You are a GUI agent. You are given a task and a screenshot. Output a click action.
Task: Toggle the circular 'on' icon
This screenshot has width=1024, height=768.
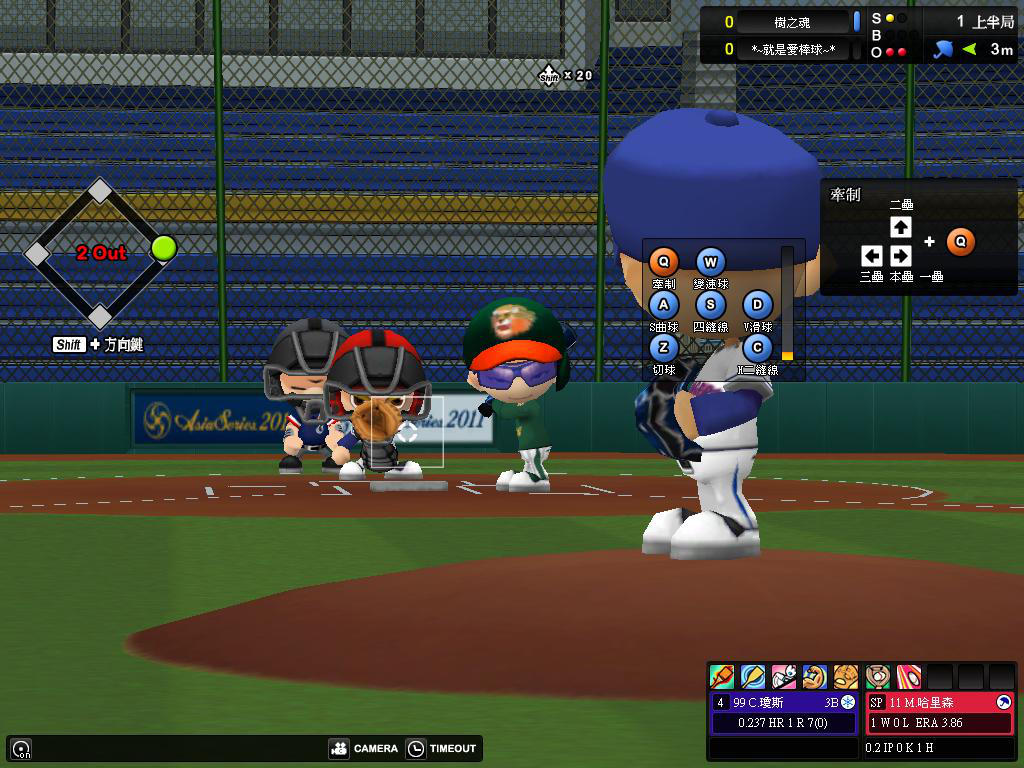21,748
